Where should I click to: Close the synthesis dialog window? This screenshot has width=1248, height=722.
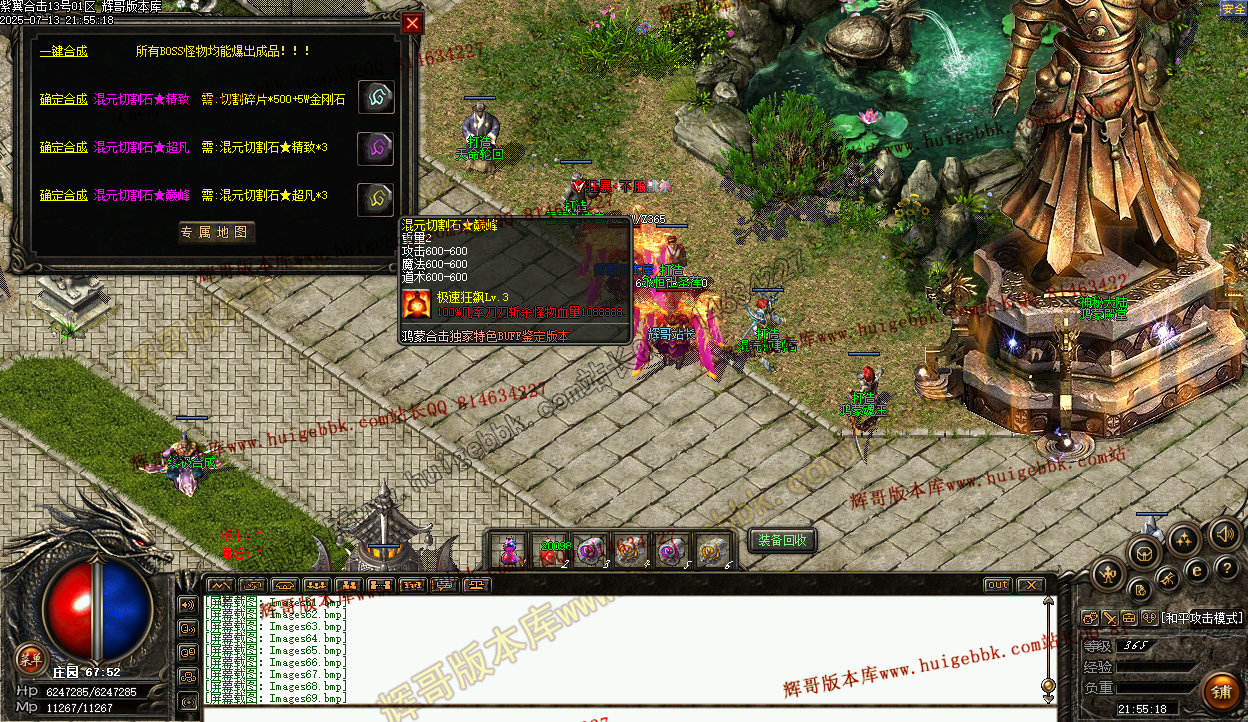pos(412,24)
